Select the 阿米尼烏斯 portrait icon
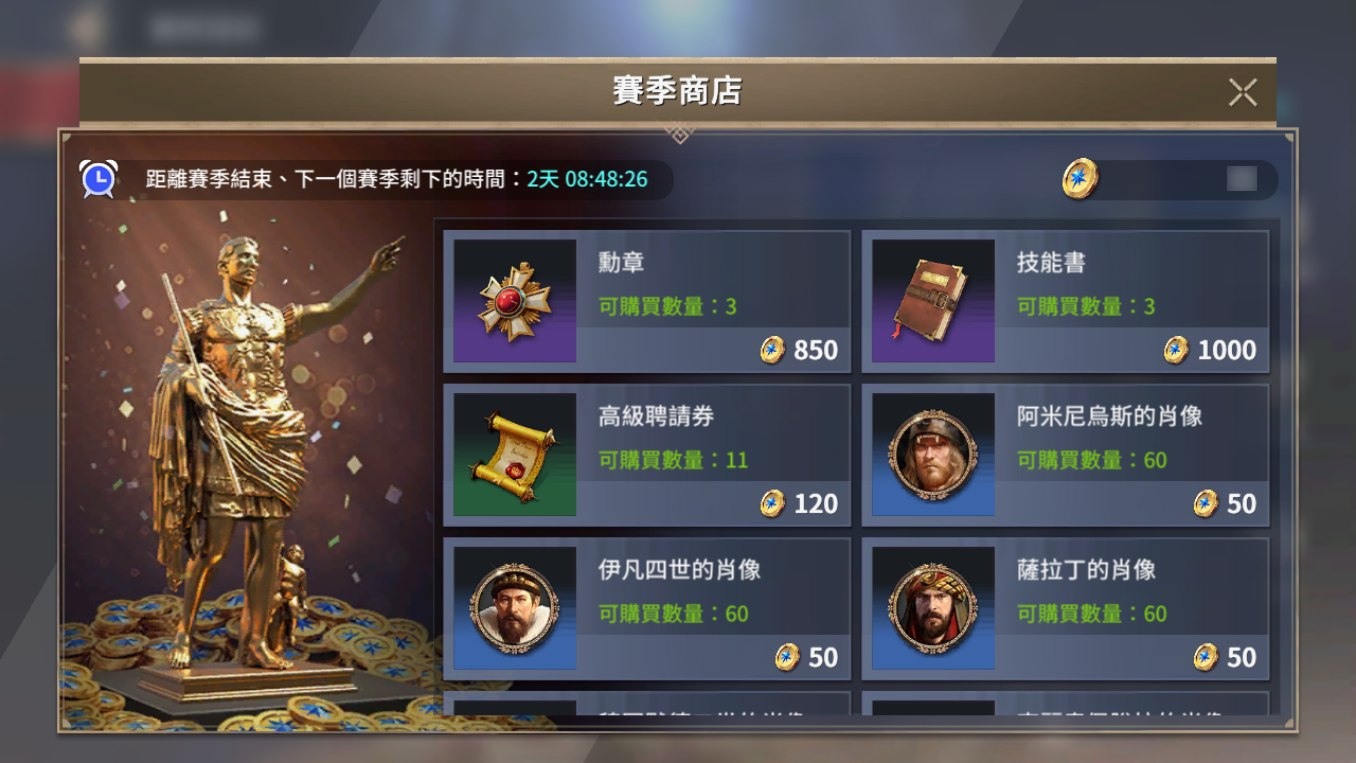Viewport: 1356px width, 763px height. (x=932, y=453)
